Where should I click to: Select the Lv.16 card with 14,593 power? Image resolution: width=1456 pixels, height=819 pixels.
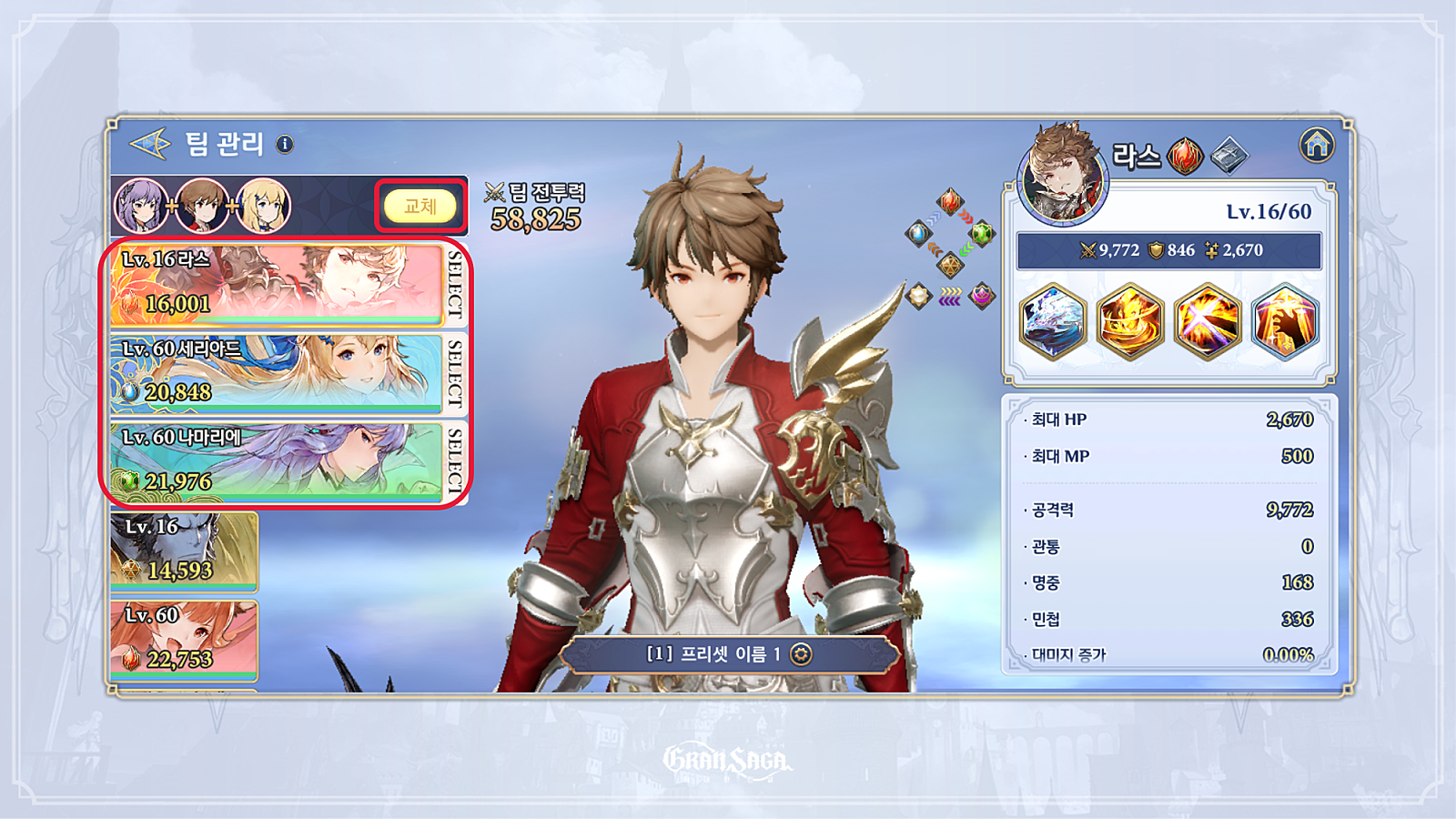click(184, 551)
